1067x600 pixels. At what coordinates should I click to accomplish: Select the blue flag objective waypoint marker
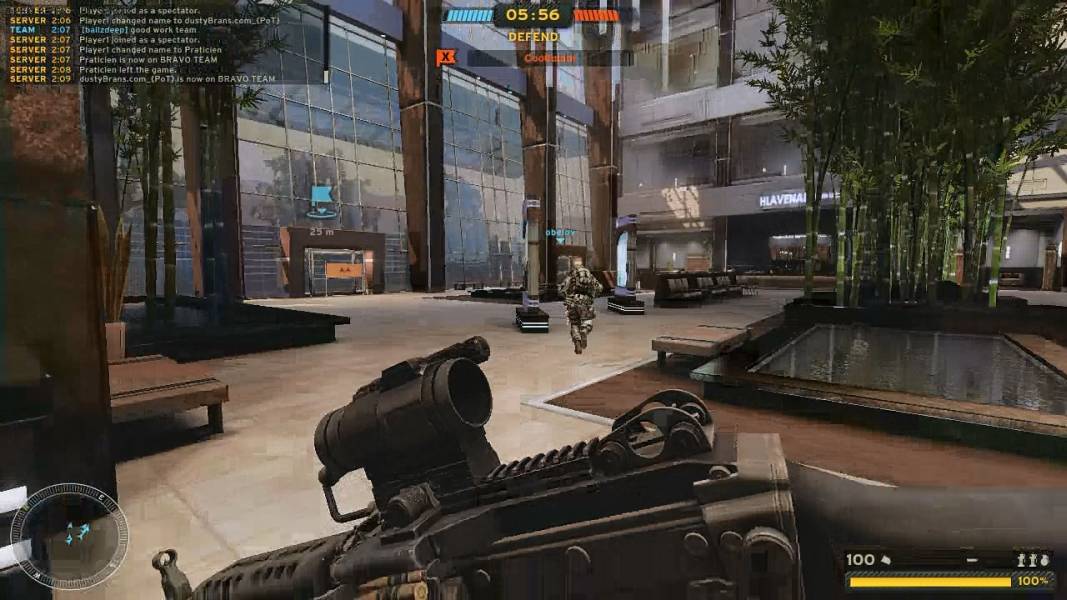pyautogui.click(x=321, y=199)
